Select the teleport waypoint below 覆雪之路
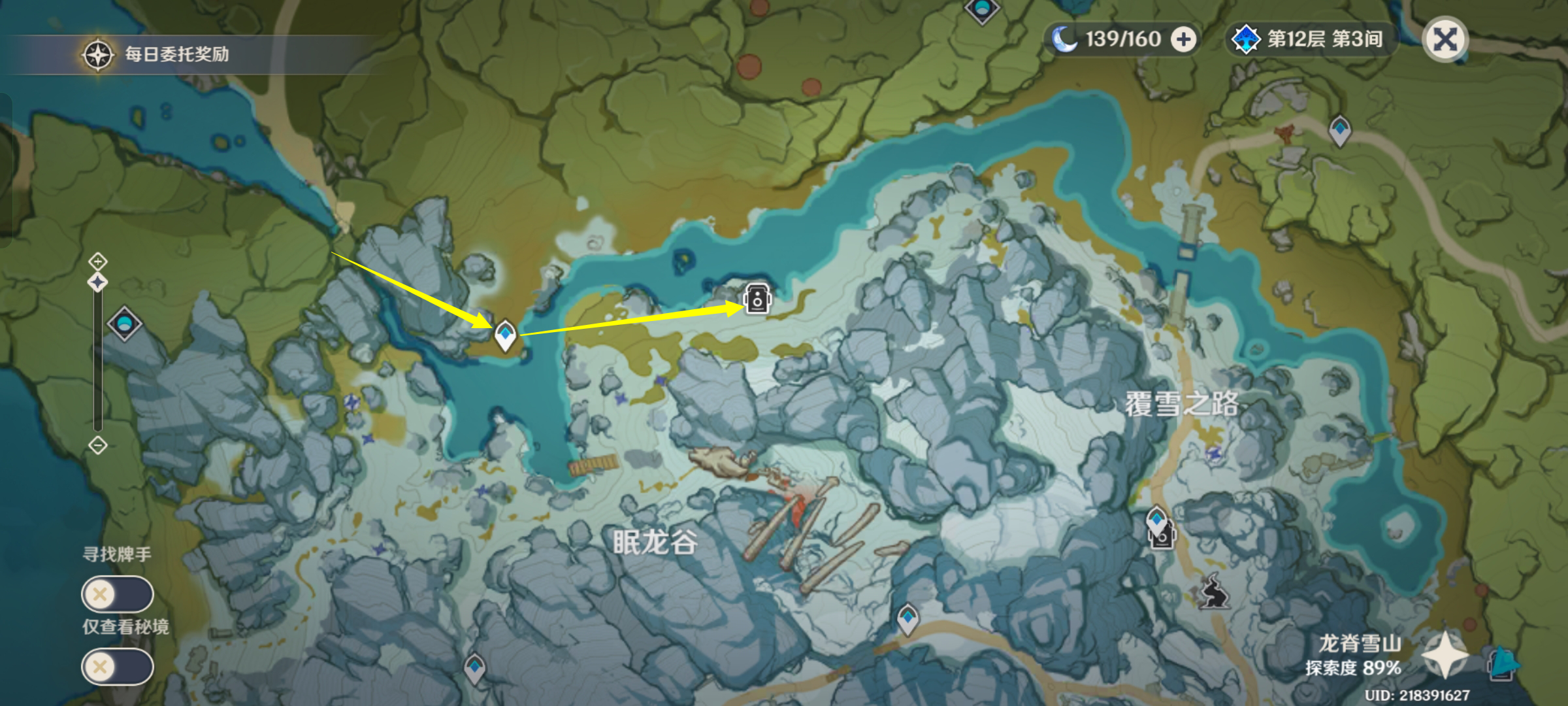The height and width of the screenshot is (706, 1568). point(1156,522)
